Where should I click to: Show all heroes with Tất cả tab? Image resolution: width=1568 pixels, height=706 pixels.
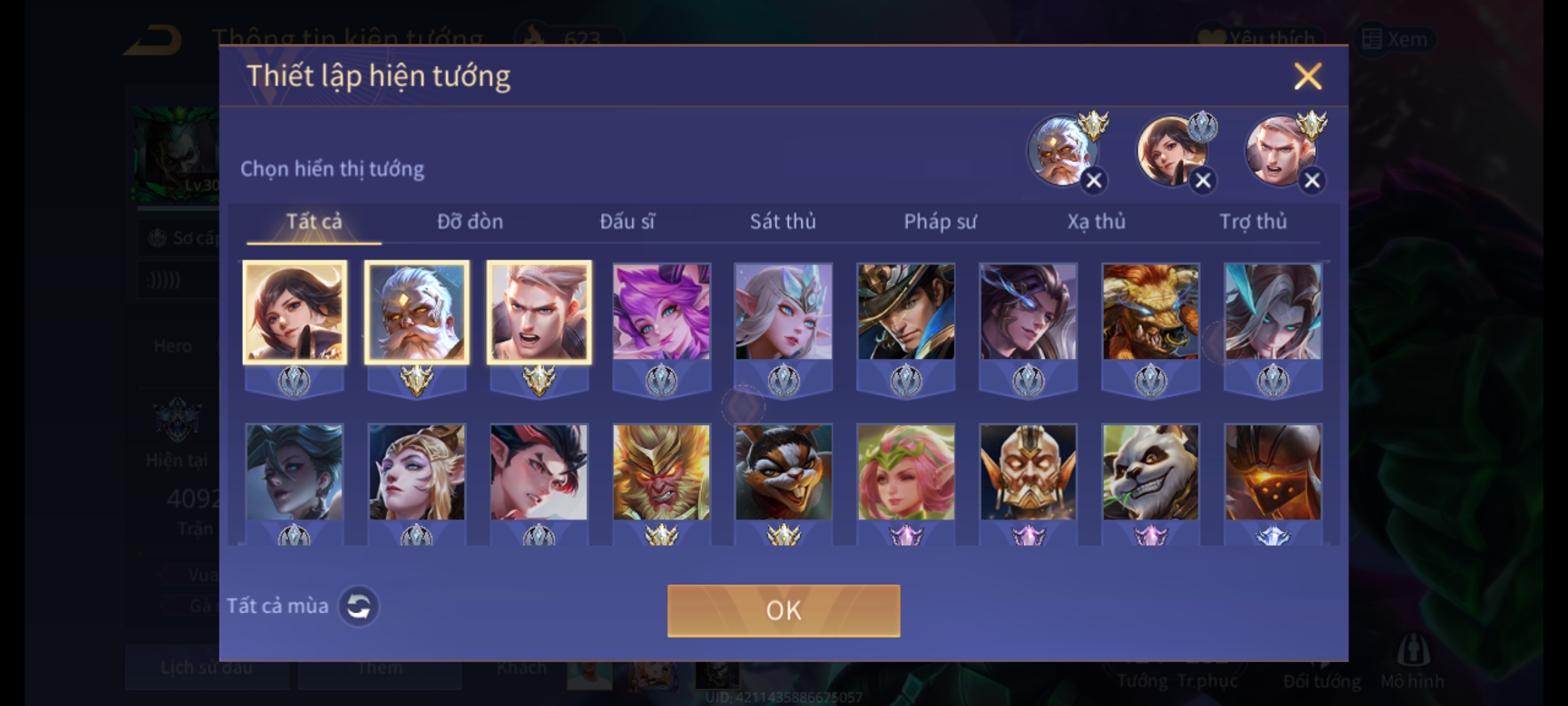[314, 222]
